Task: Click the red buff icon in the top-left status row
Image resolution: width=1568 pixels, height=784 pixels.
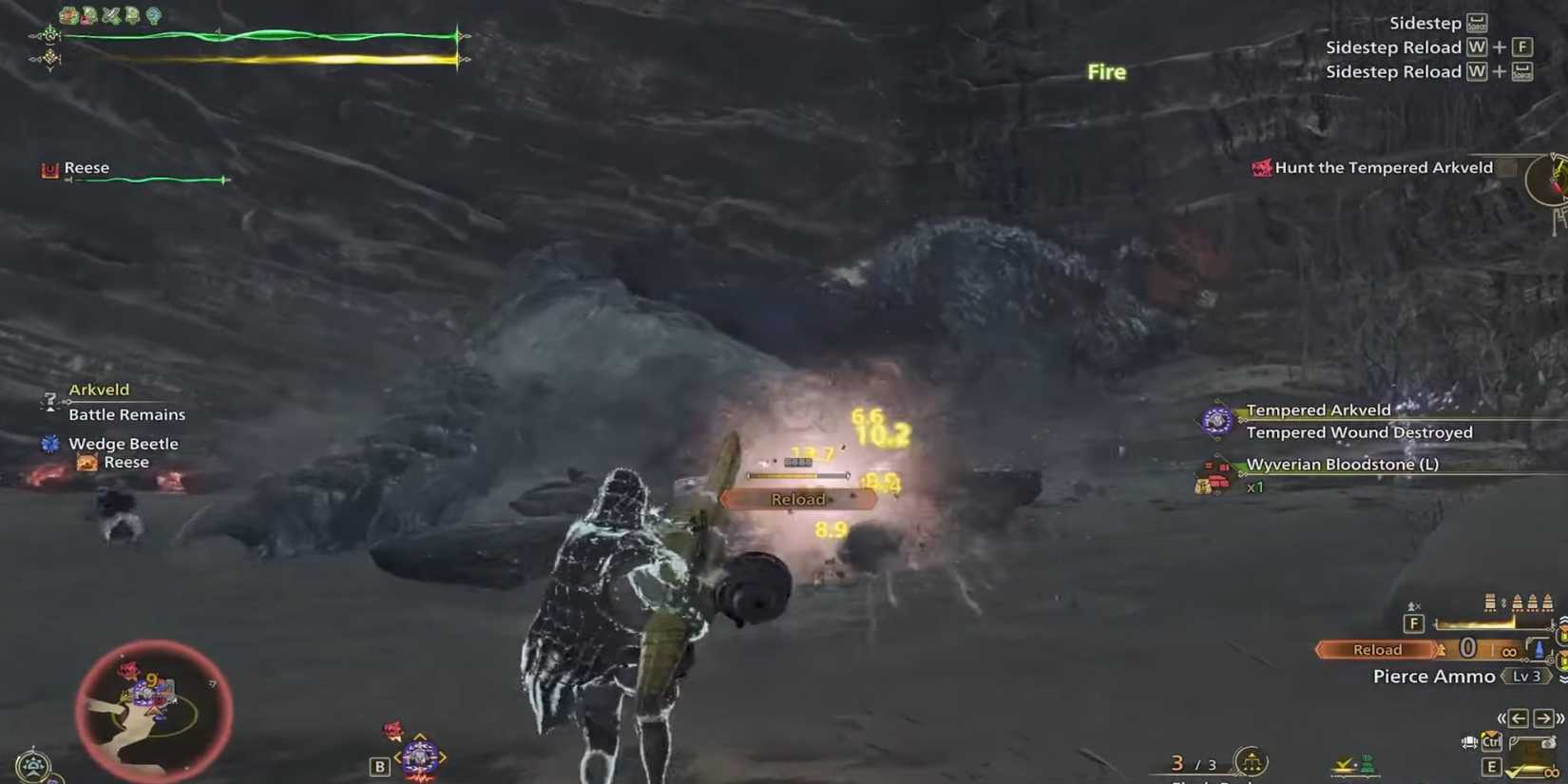Action: tap(86, 16)
